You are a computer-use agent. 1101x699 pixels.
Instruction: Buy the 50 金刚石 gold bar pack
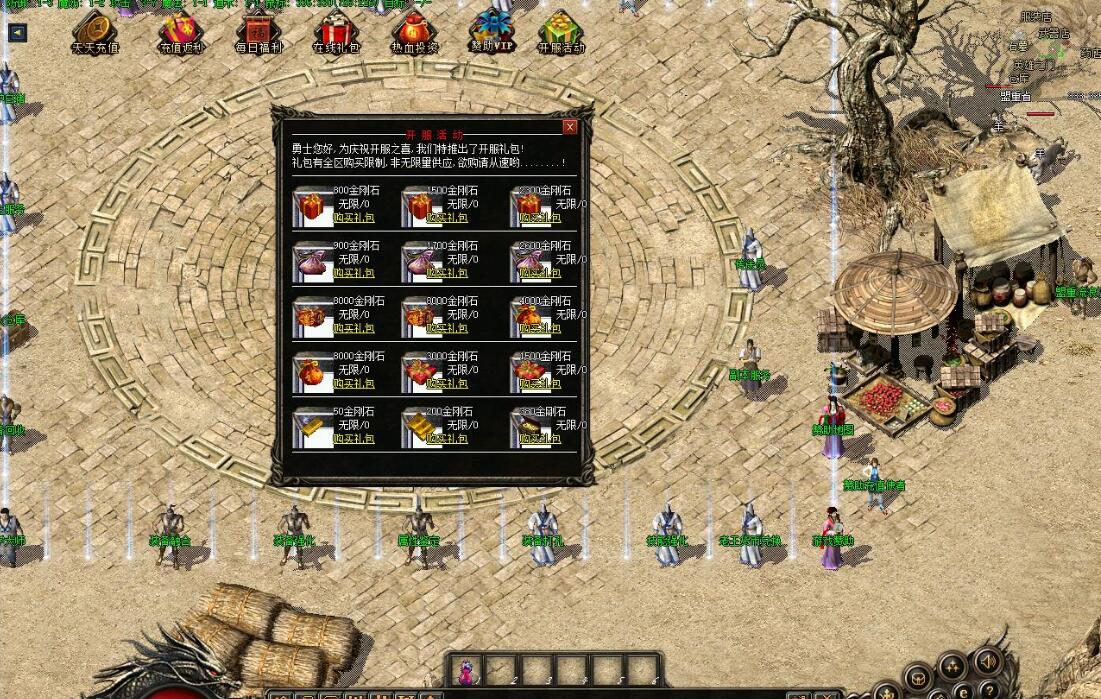click(x=354, y=438)
